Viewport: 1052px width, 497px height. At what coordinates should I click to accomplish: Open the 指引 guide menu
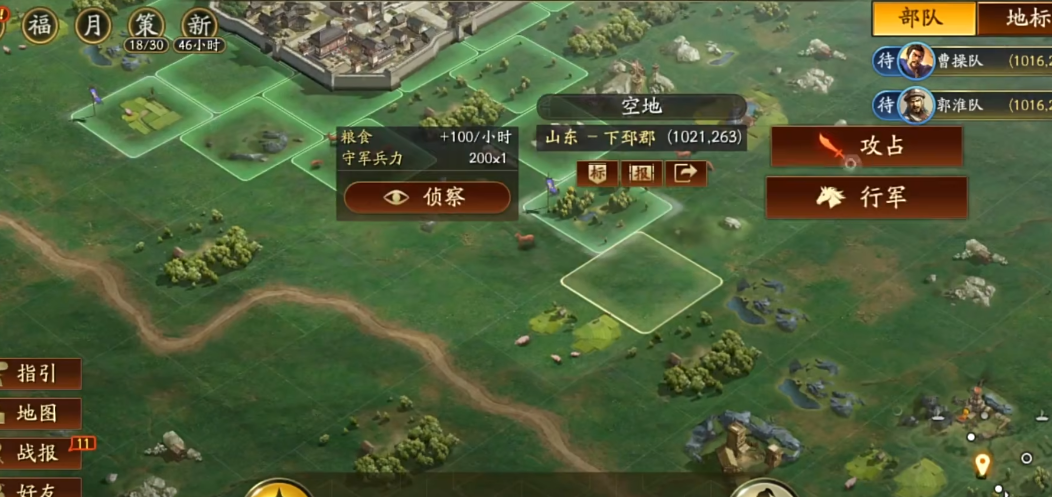(38, 374)
